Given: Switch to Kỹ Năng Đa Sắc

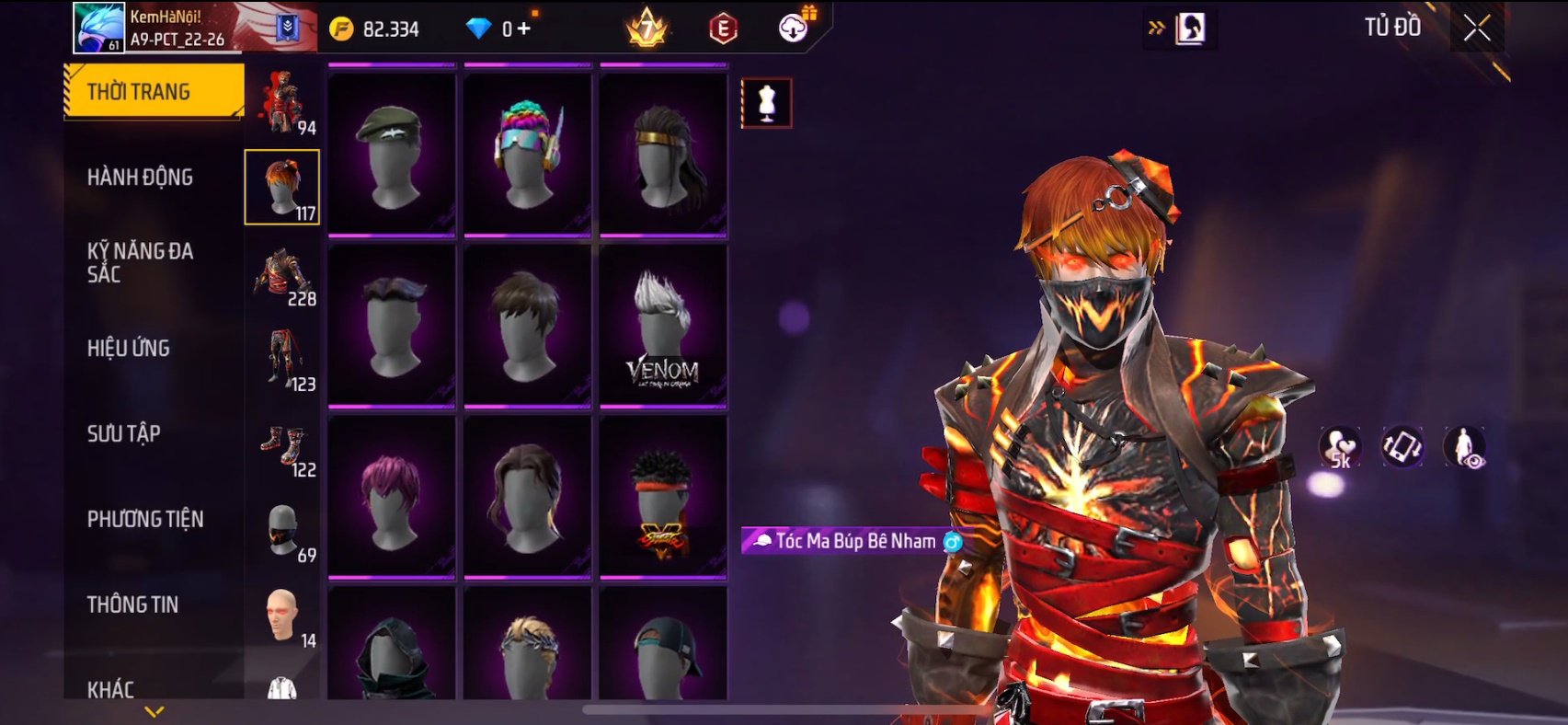Looking at the screenshot, I should tap(140, 262).
